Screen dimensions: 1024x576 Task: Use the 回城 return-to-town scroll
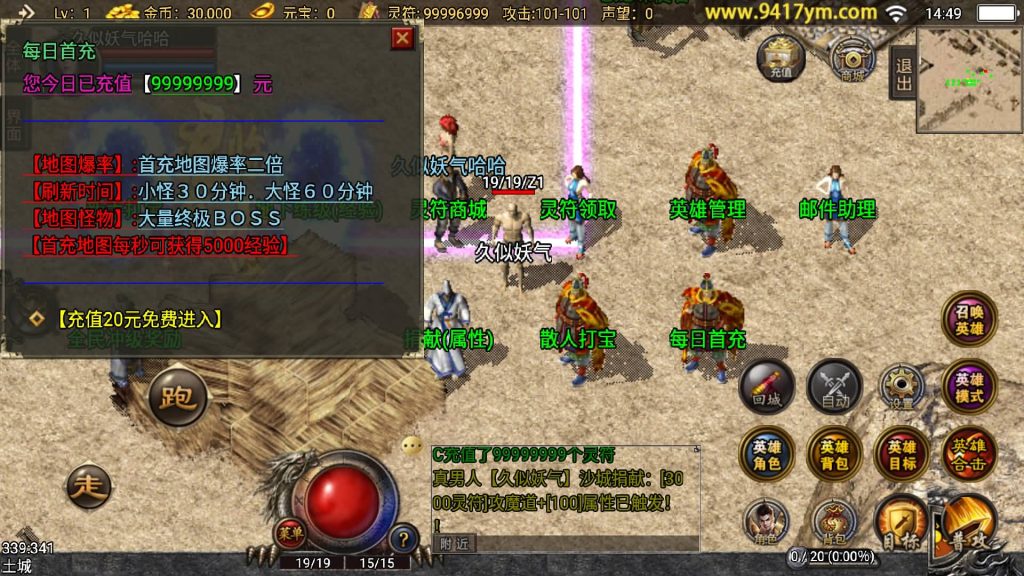point(767,386)
